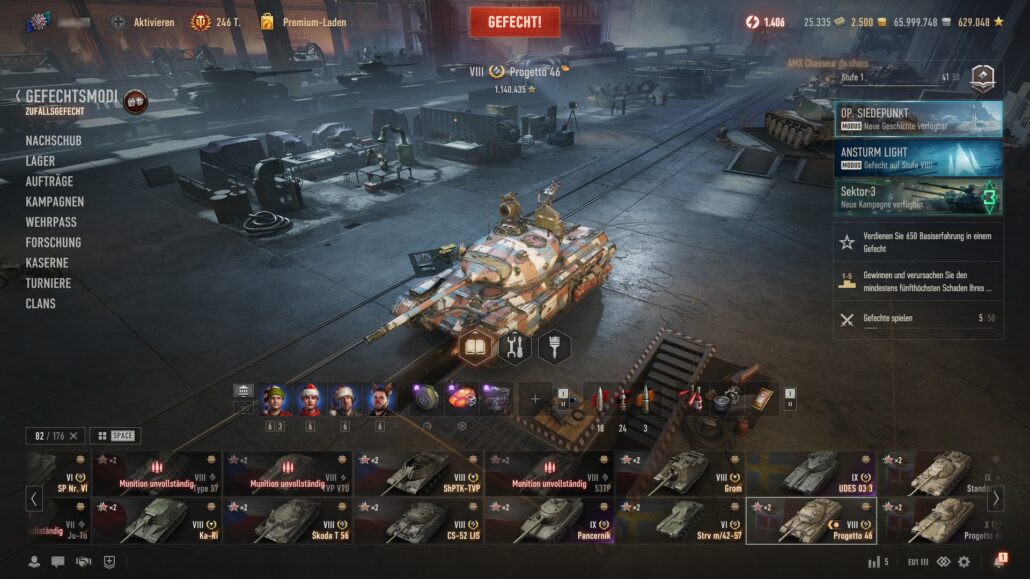Viewport: 1030px width, 579px height.
Task: Open the Nachschub menu entry
Action: (53, 141)
